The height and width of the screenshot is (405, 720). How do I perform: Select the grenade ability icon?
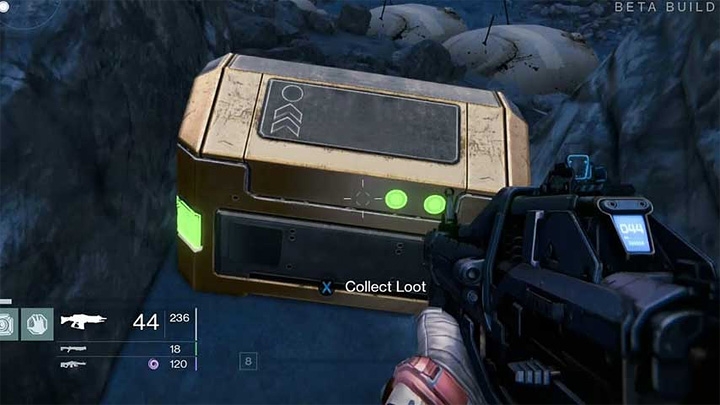[x=6, y=323]
